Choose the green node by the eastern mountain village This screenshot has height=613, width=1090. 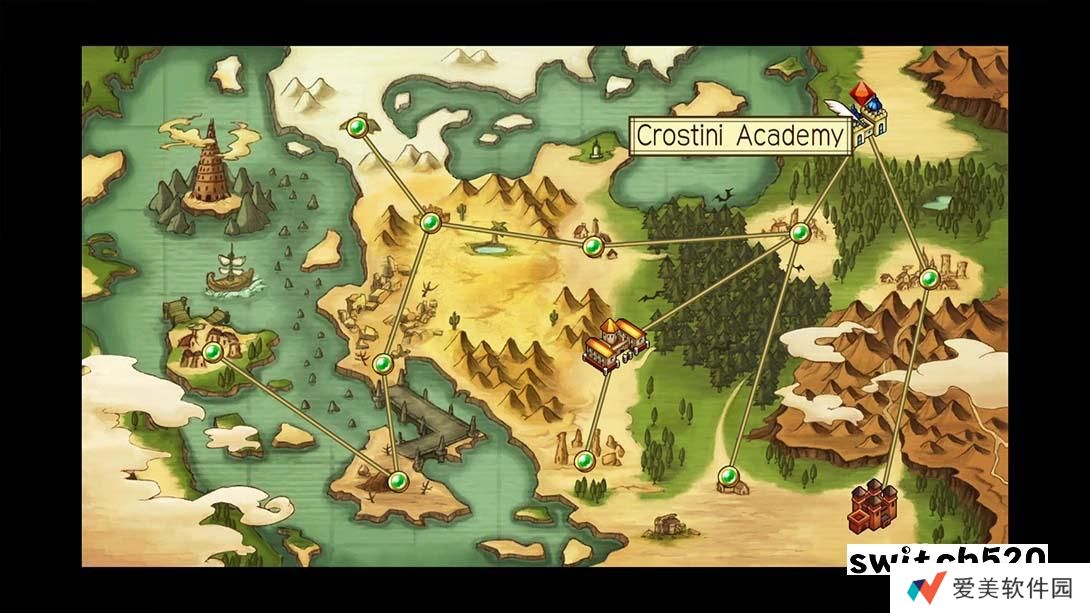tap(929, 278)
